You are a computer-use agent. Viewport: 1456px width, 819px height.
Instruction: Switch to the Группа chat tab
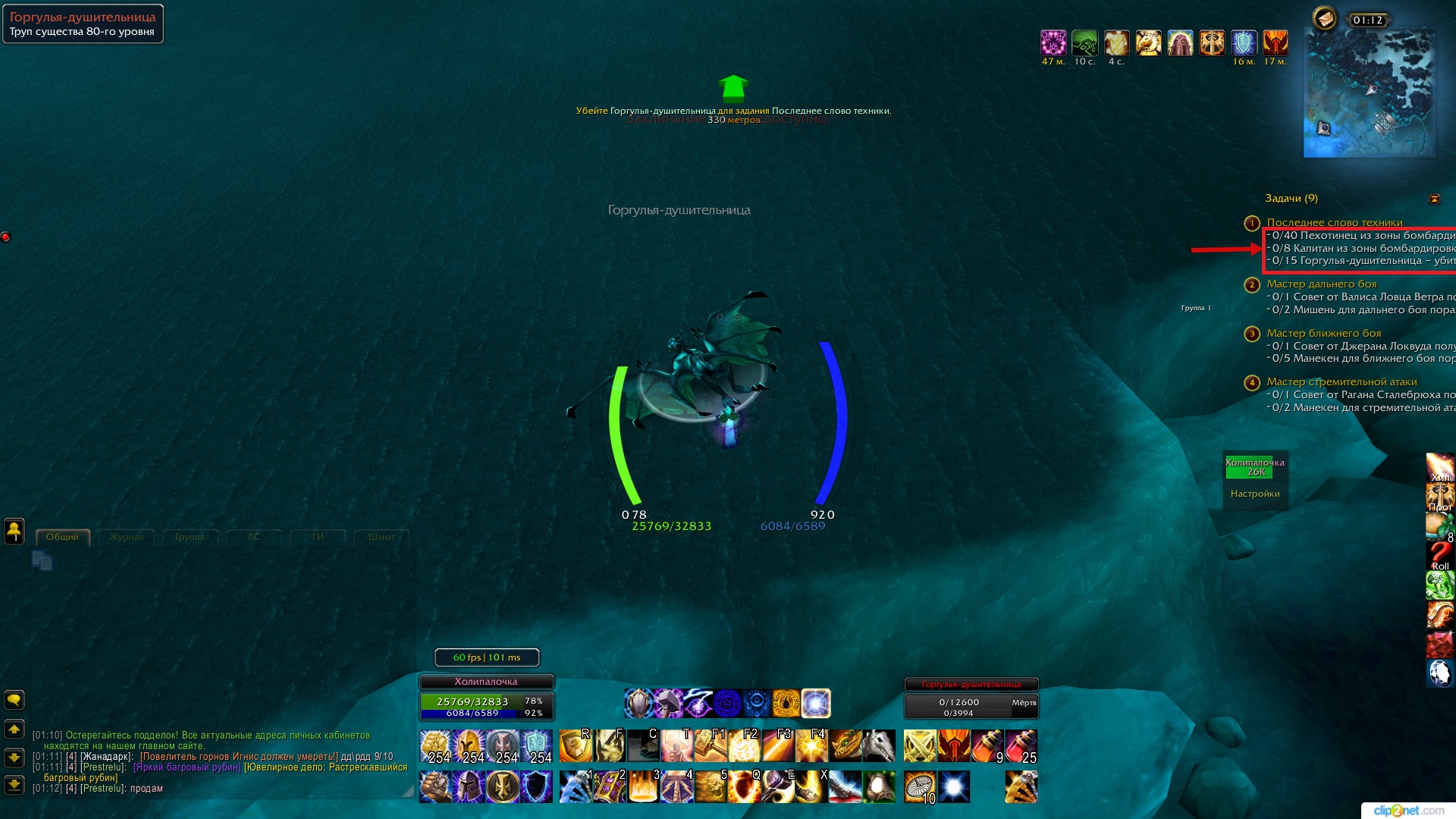(190, 537)
